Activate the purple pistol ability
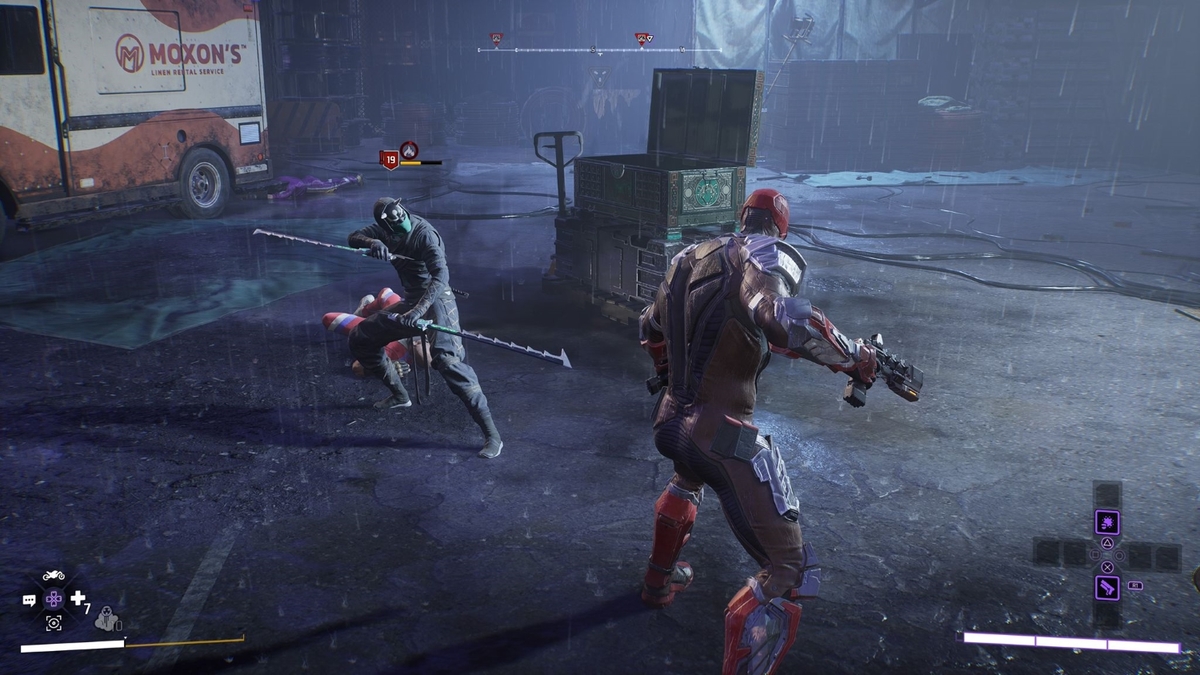This screenshot has height=675, width=1200. [1107, 587]
